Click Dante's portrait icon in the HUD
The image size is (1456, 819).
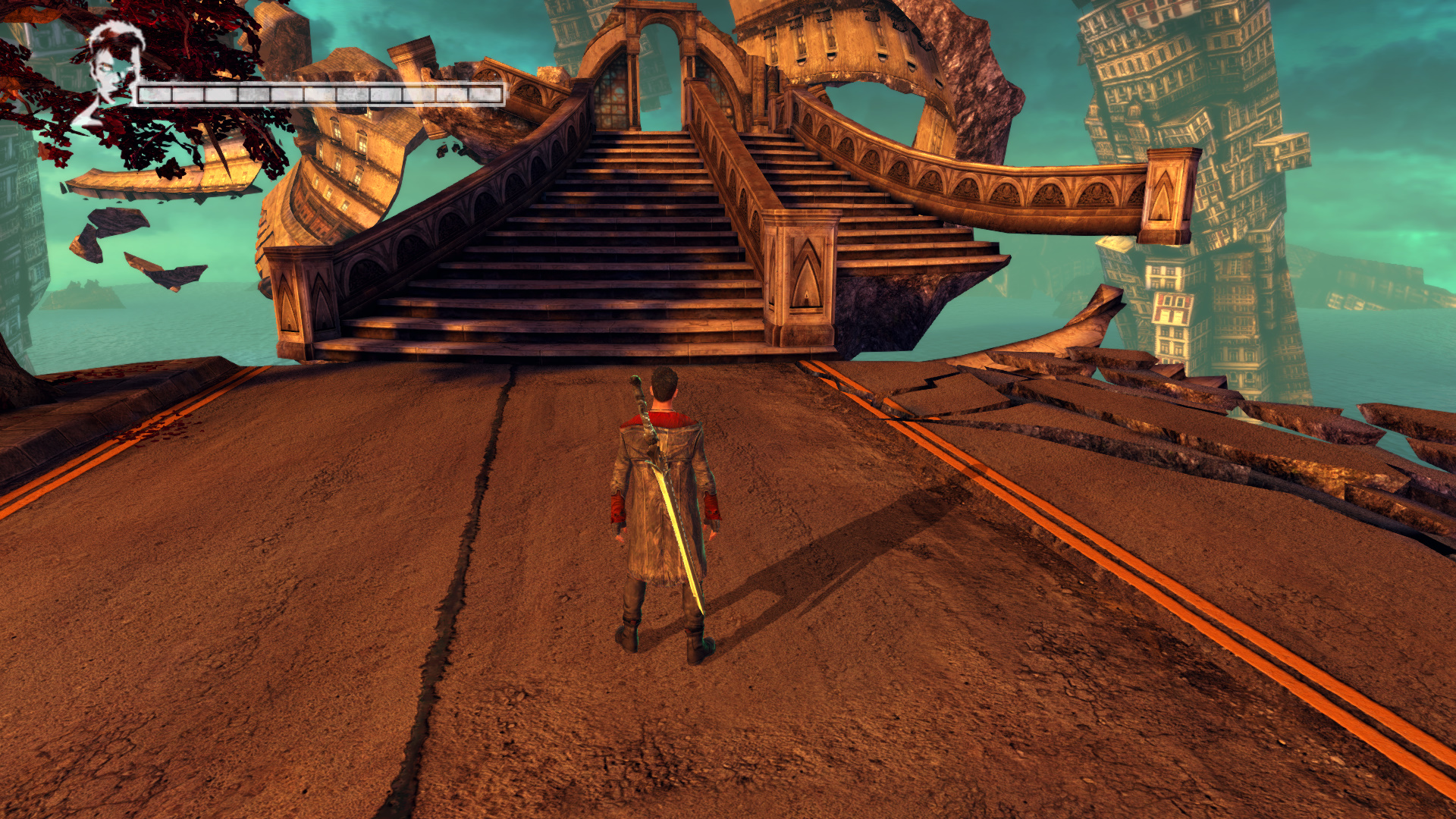[x=111, y=71]
